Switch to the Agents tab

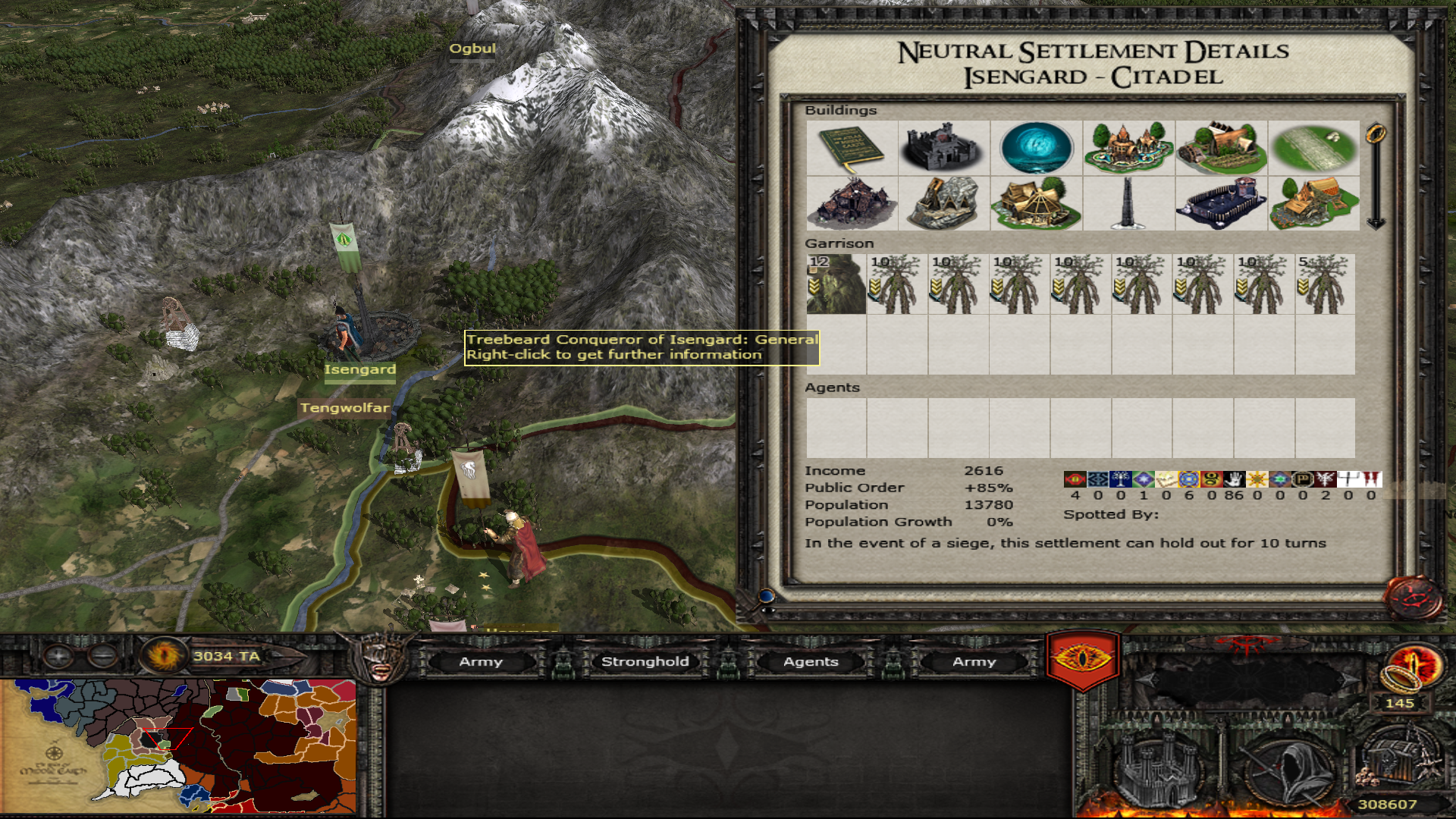(811, 662)
